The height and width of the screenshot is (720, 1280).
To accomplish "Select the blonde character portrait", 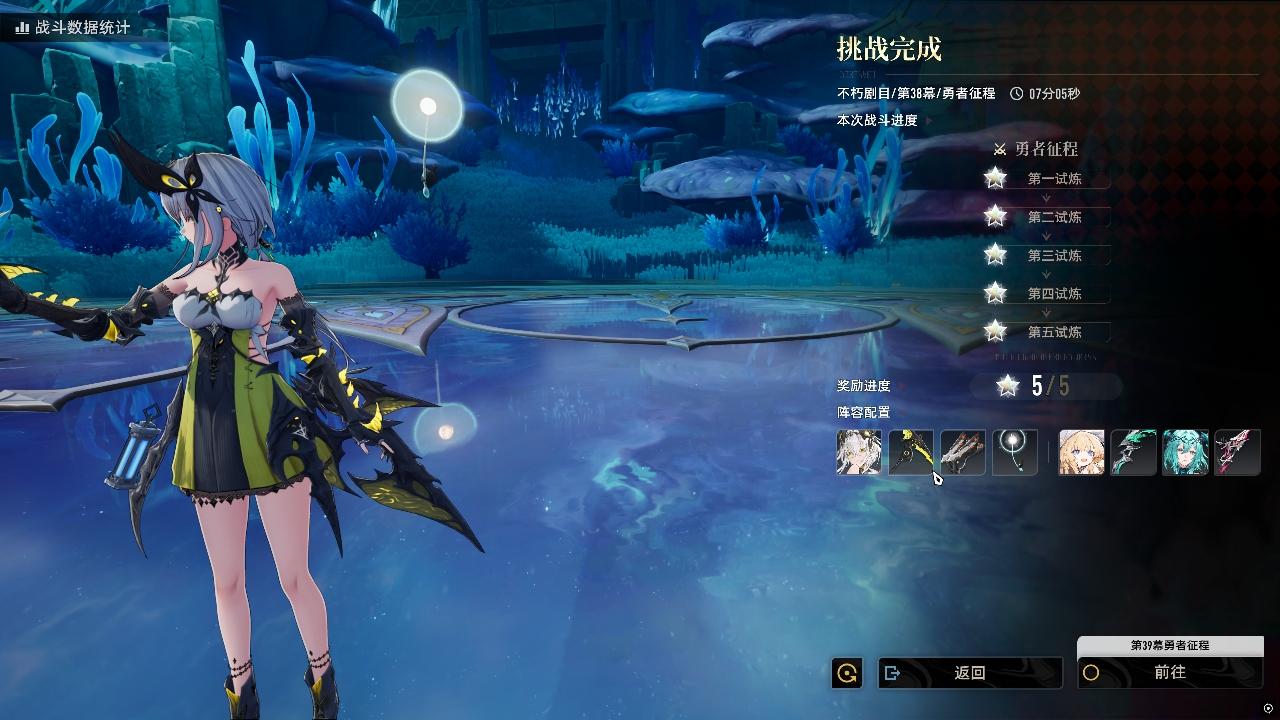I will (1082, 452).
